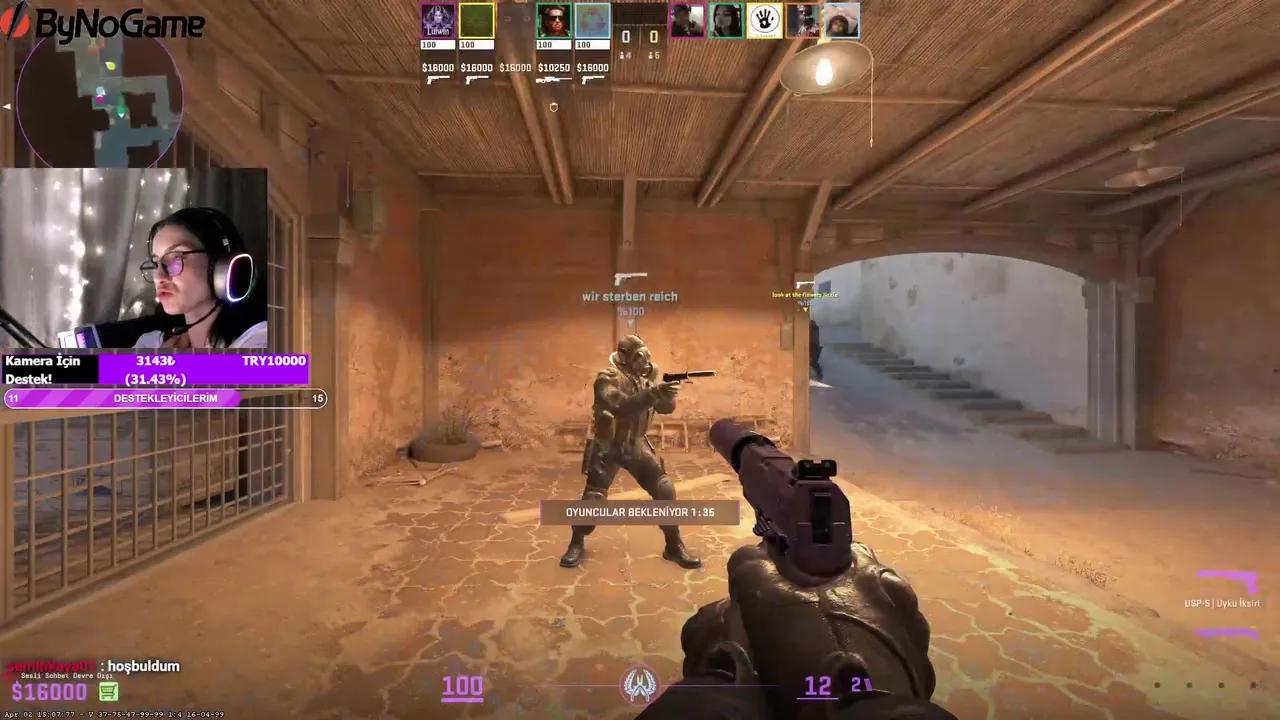Click the hanging ceiling lamp icon area
Screen dimensions: 1280x720
[822, 70]
